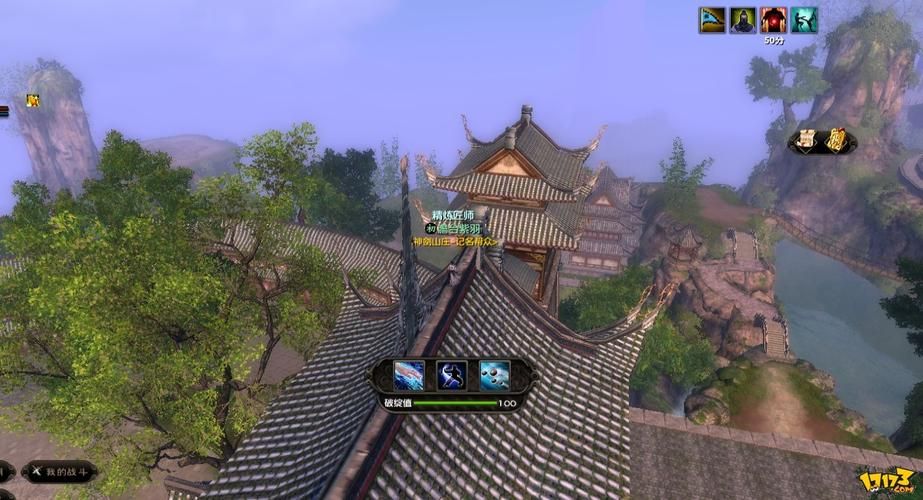The height and width of the screenshot is (500, 923).
Task: Click the blue flag buff icon
Action: click(712, 20)
